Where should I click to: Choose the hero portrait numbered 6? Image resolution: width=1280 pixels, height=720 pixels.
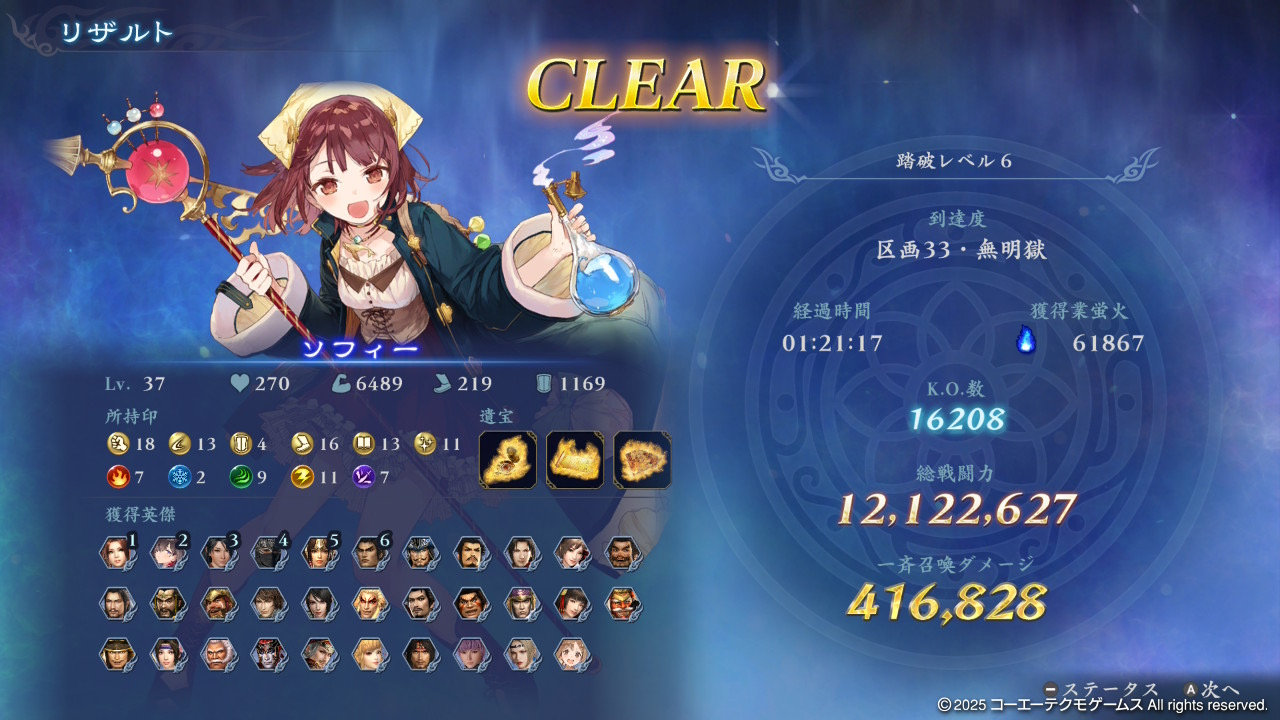[x=368, y=553]
